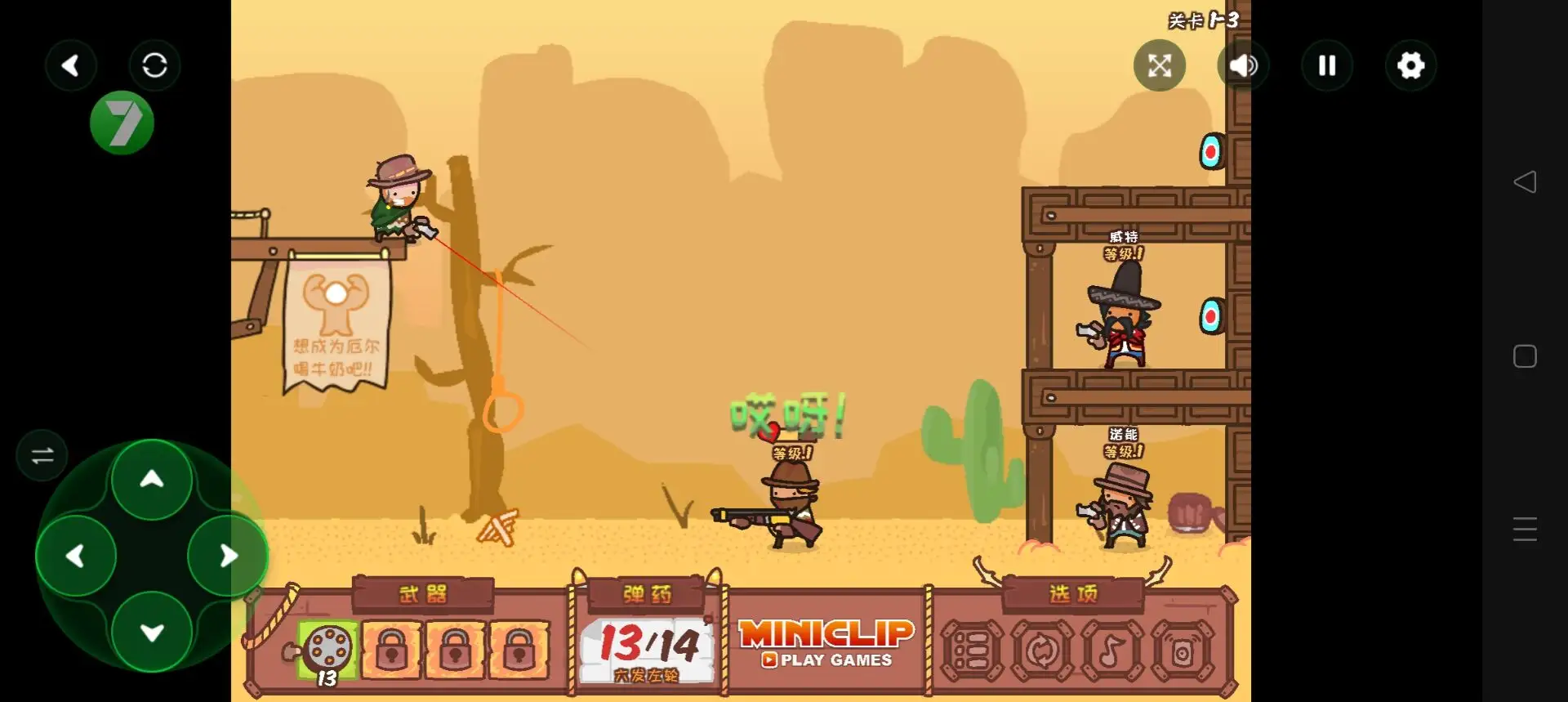Open the gear settings button
The image size is (1568, 702).
1410,65
